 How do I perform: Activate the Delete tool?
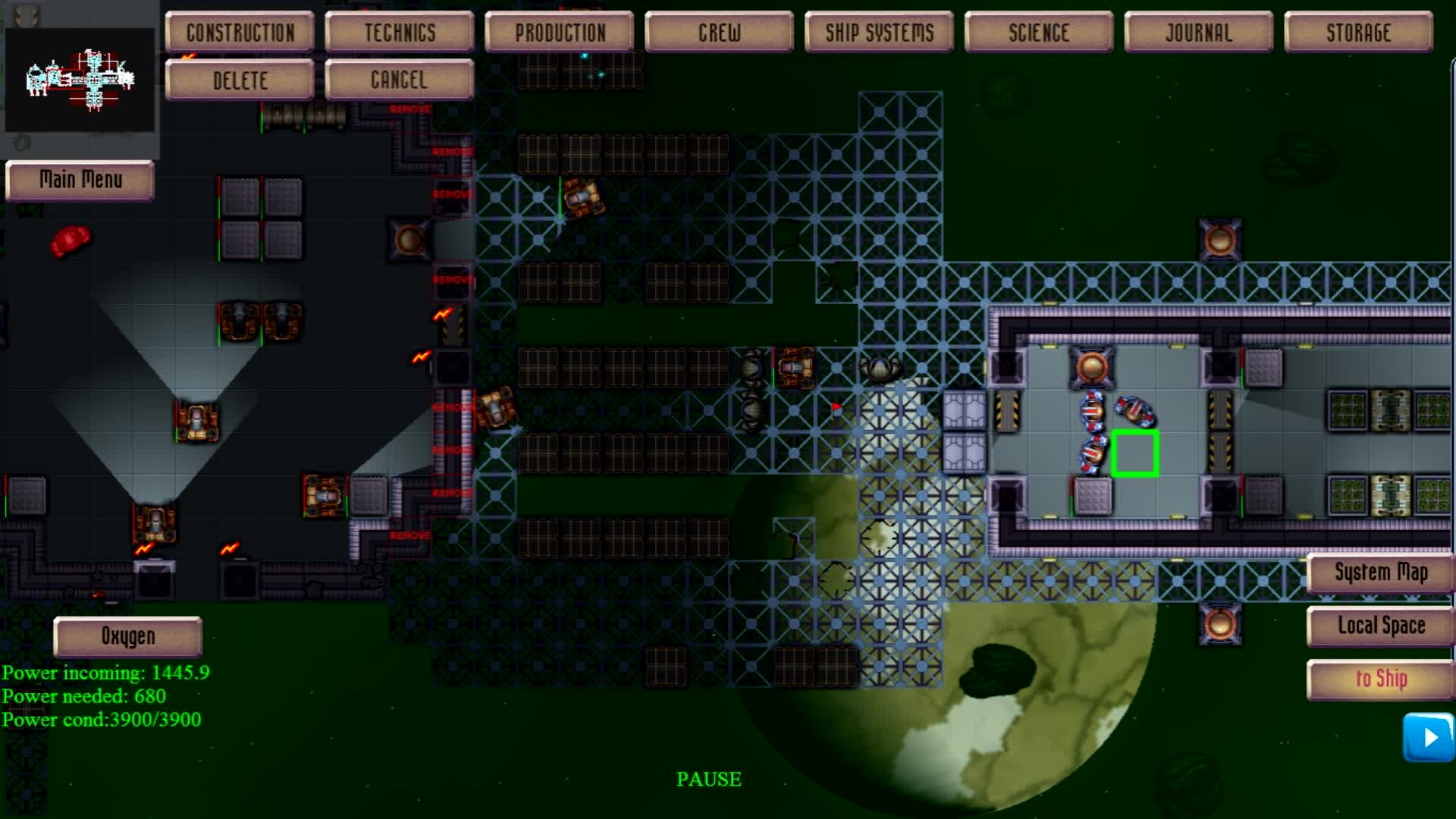(239, 80)
